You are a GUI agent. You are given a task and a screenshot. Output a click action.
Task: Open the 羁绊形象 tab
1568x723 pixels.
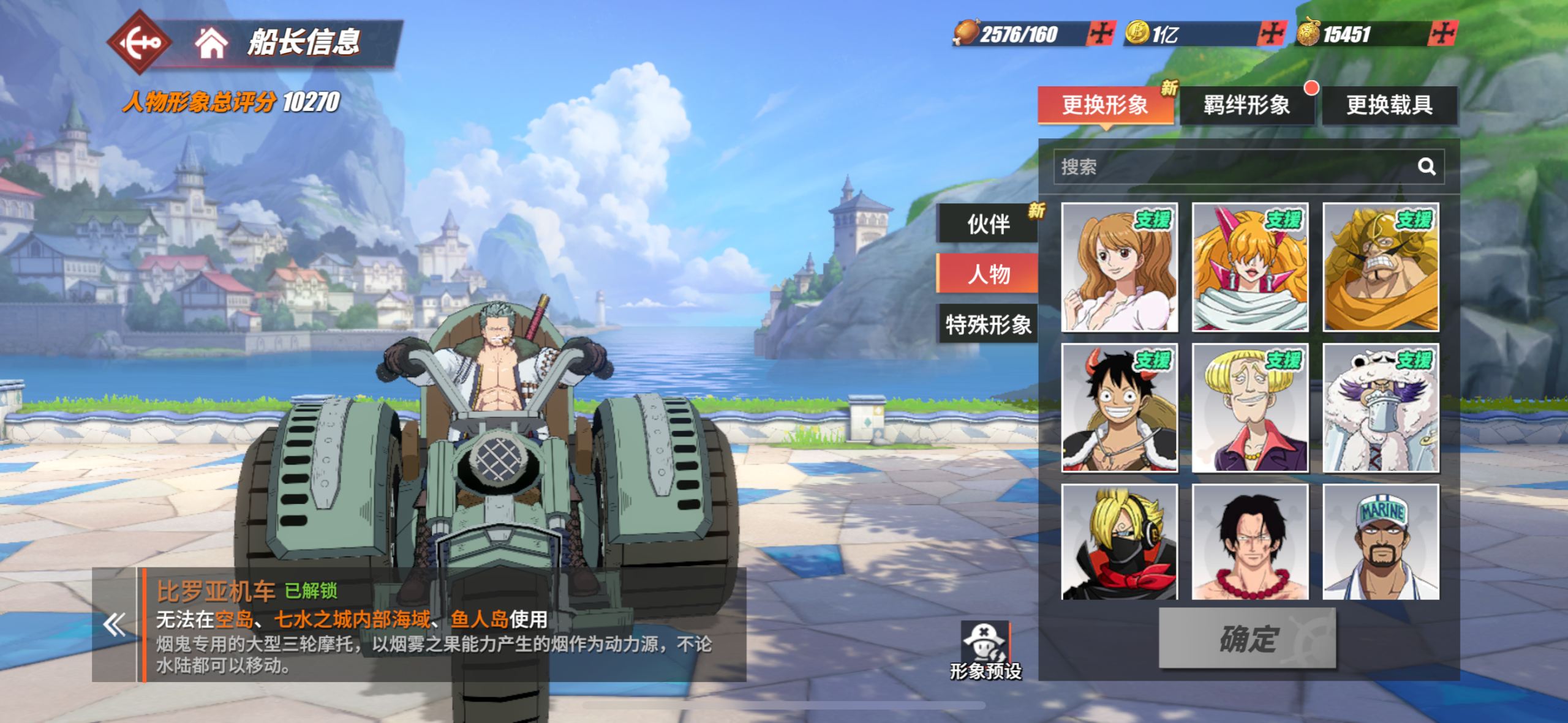click(1246, 105)
